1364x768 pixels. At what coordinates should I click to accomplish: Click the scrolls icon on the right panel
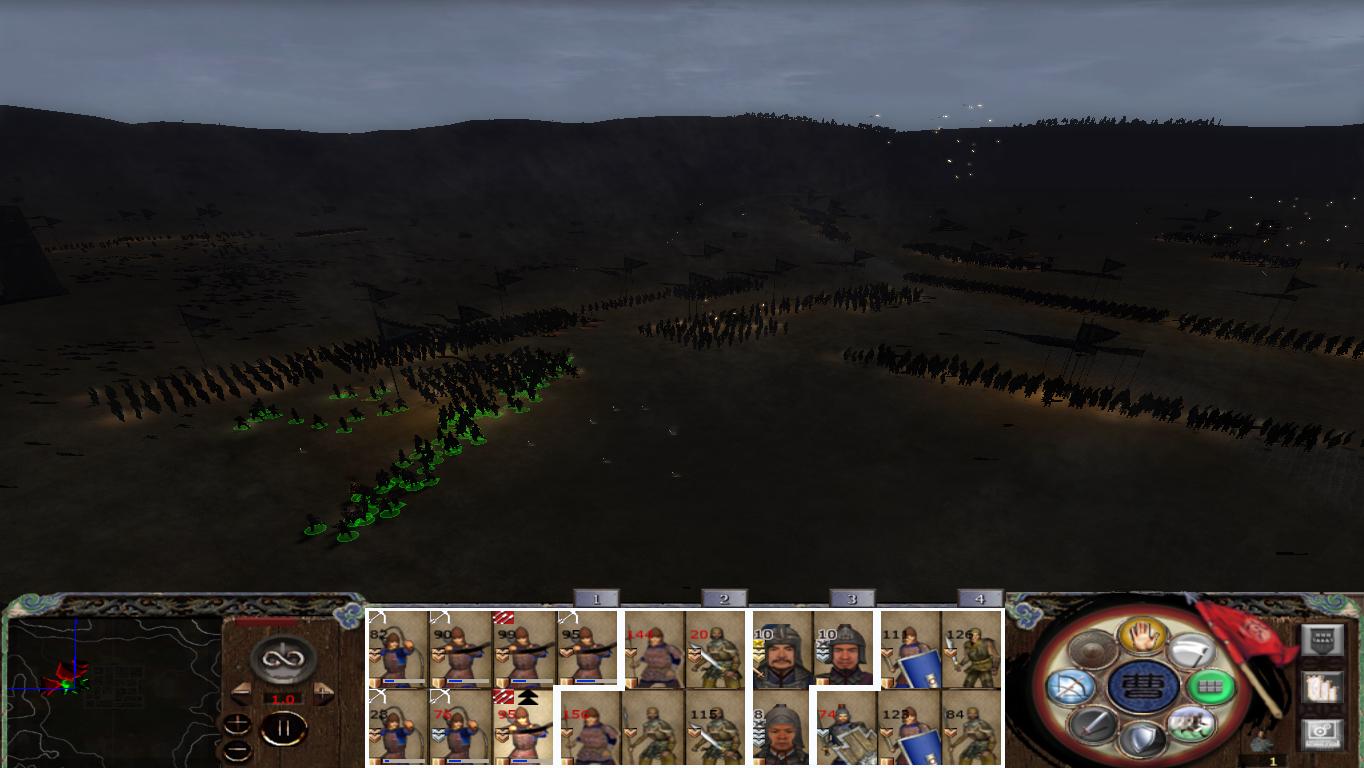(1322, 689)
